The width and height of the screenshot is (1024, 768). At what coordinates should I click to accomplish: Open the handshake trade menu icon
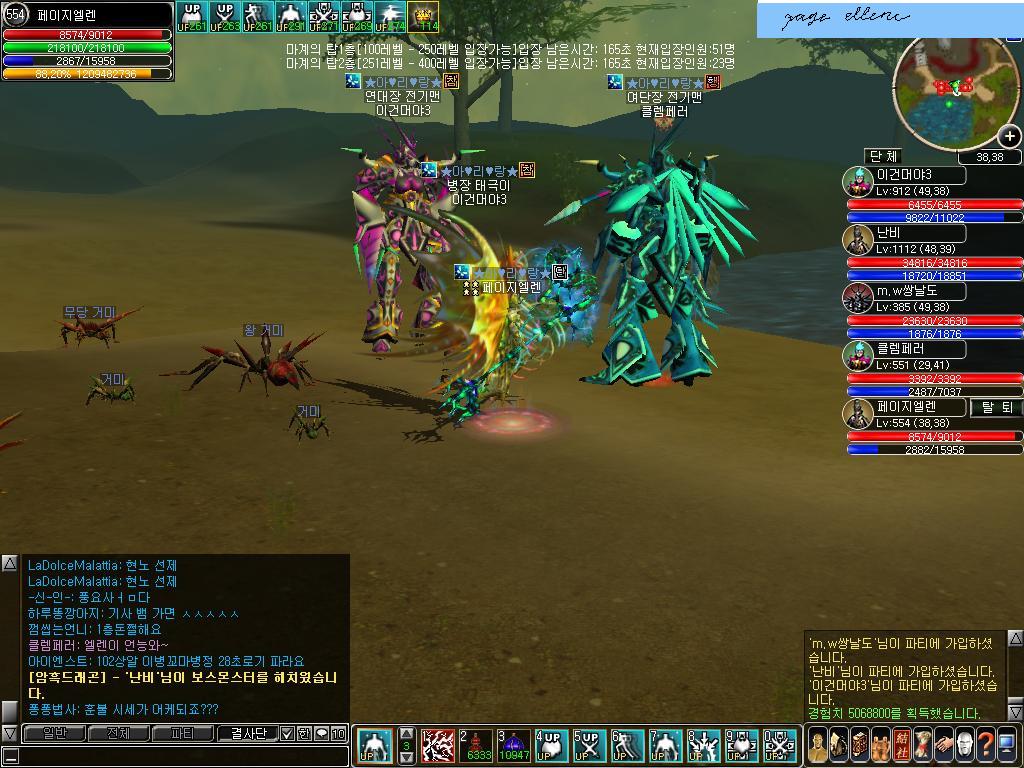coord(943,745)
